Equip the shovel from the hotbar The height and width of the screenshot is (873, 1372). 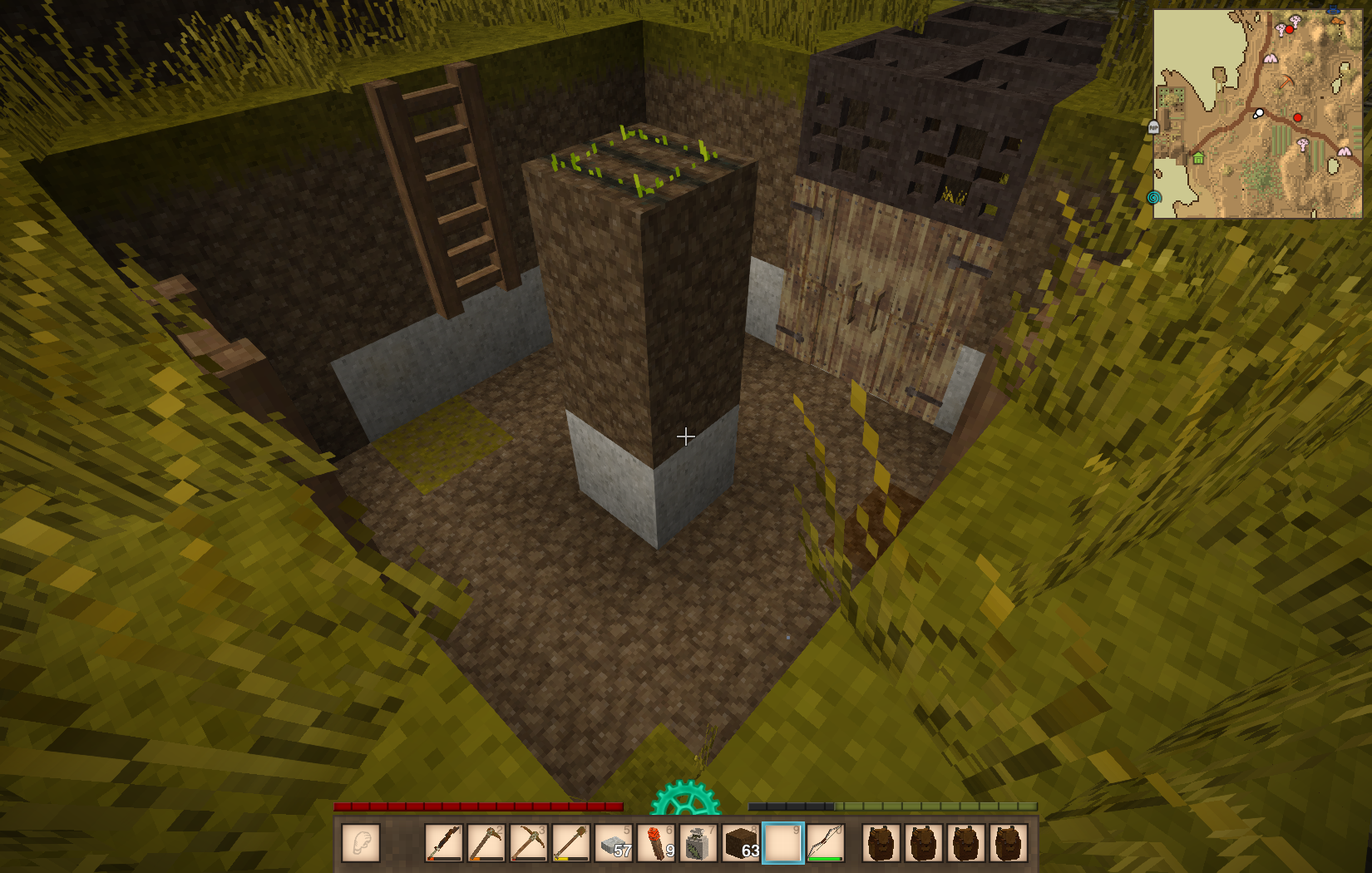tap(570, 843)
